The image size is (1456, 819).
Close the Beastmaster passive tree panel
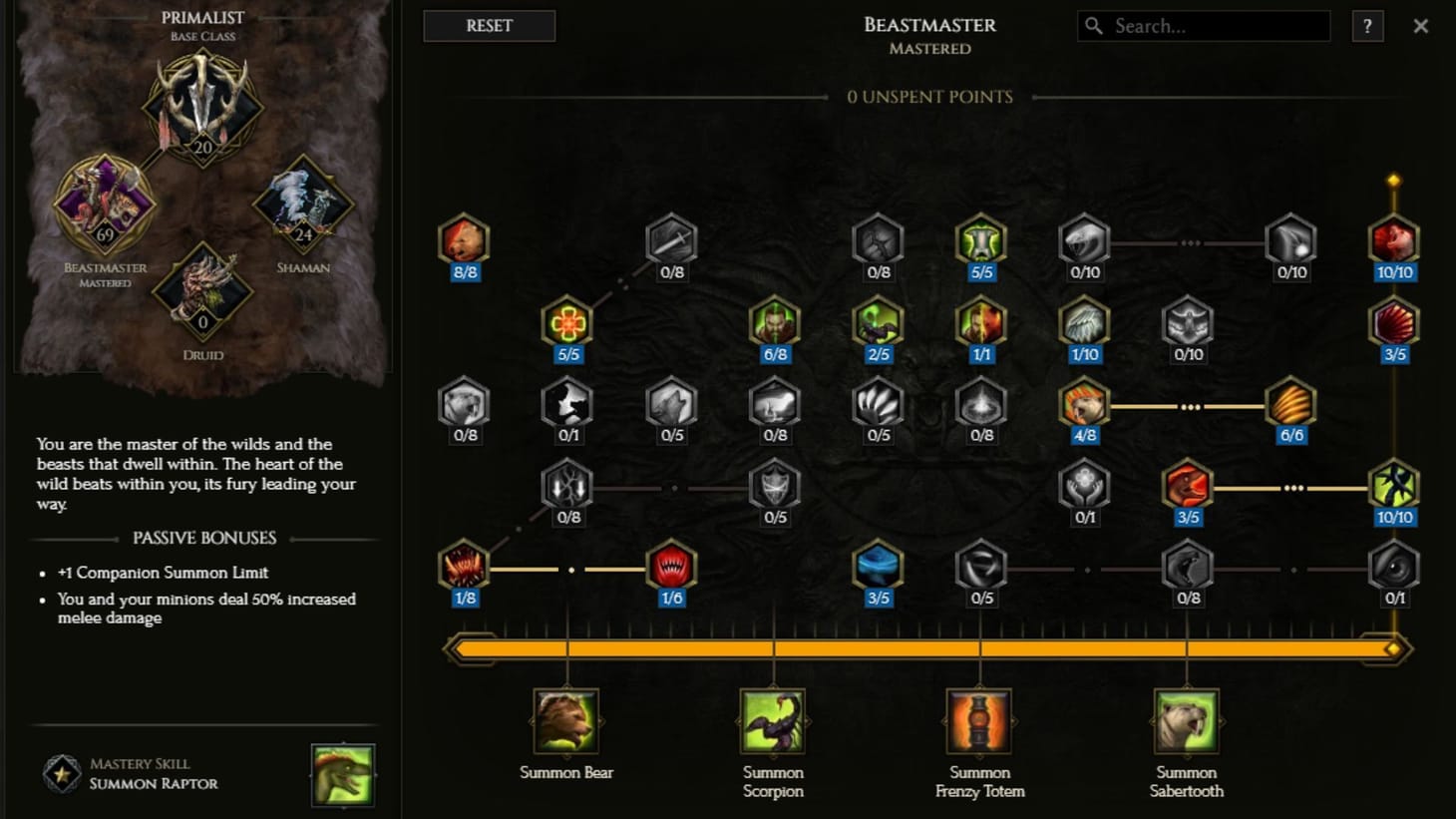pyautogui.click(x=1420, y=26)
